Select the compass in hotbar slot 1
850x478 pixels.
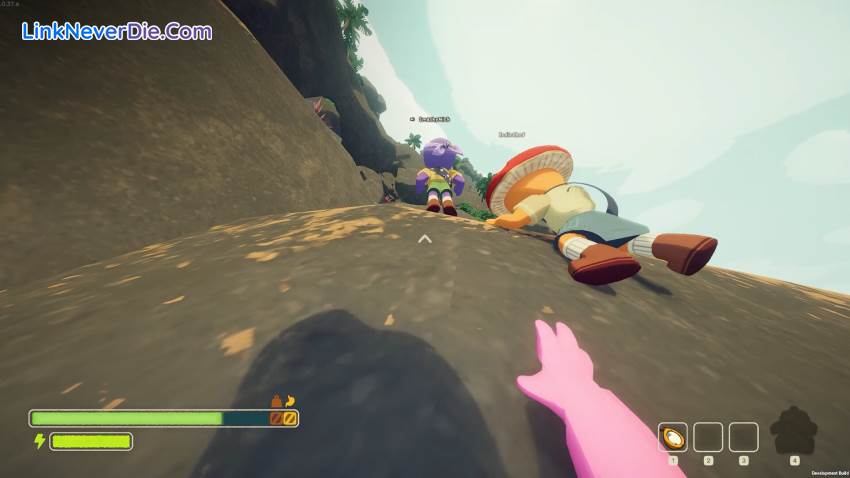coord(673,437)
